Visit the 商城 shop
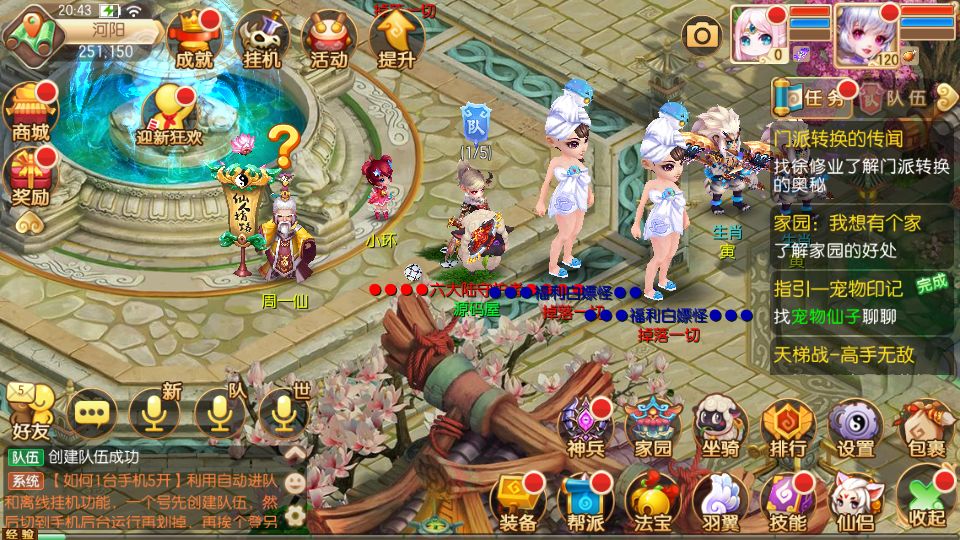 (30, 113)
